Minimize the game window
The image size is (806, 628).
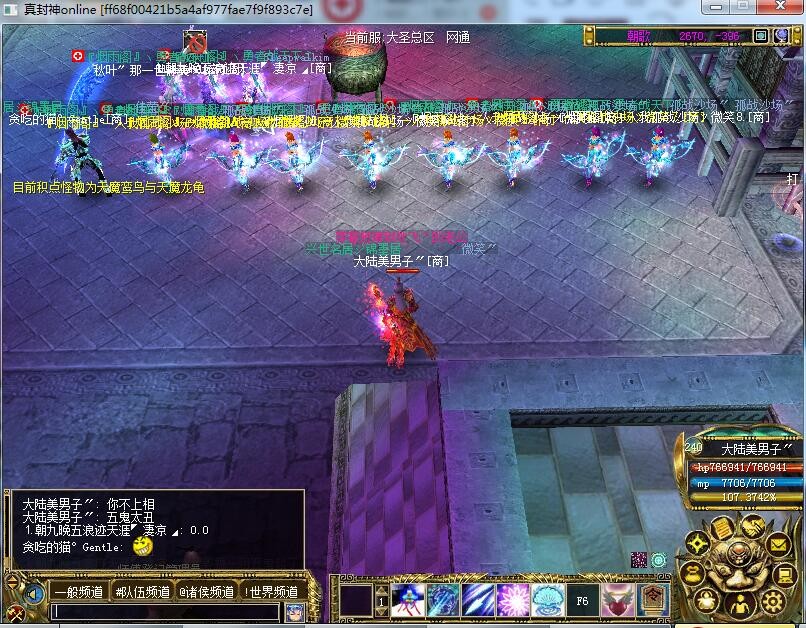tap(713, 8)
